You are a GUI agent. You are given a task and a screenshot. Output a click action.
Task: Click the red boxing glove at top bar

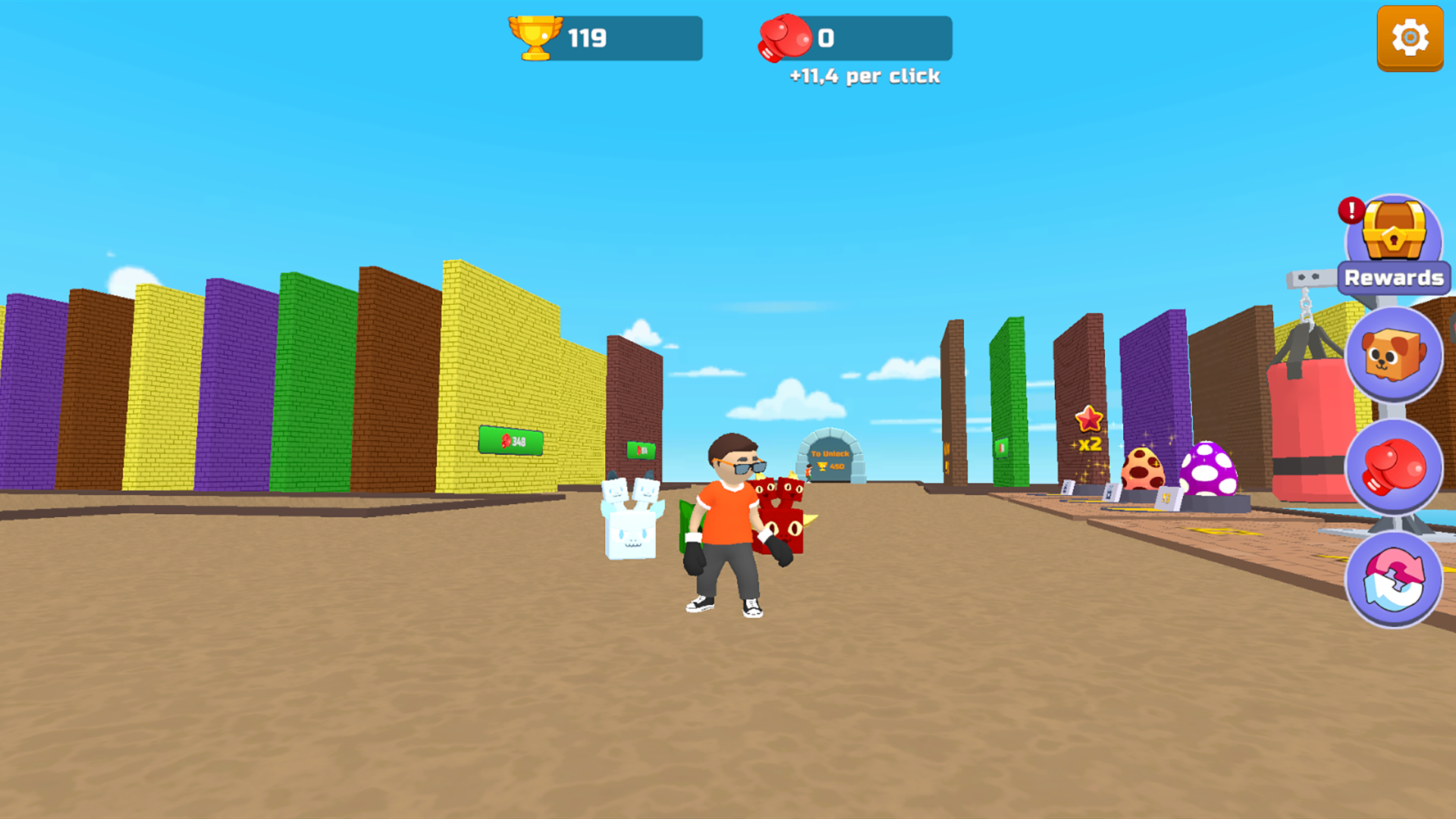[x=783, y=36]
